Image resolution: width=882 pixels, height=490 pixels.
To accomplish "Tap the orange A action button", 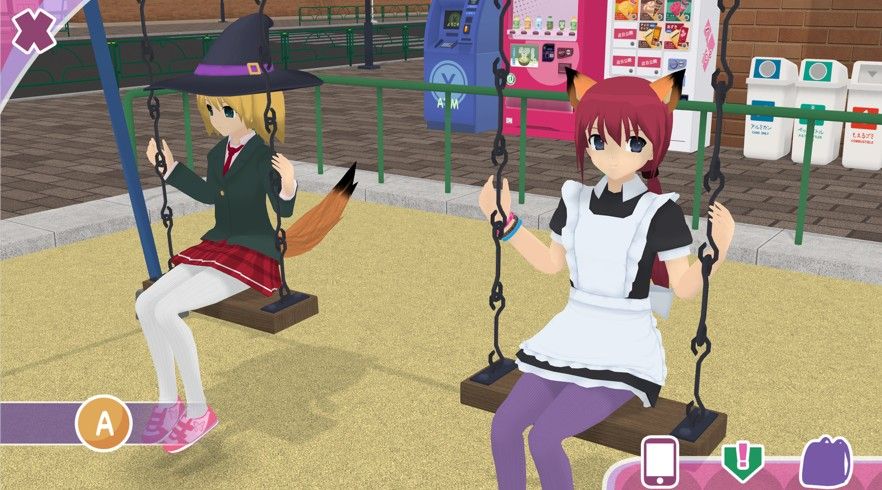I will 103,422.
